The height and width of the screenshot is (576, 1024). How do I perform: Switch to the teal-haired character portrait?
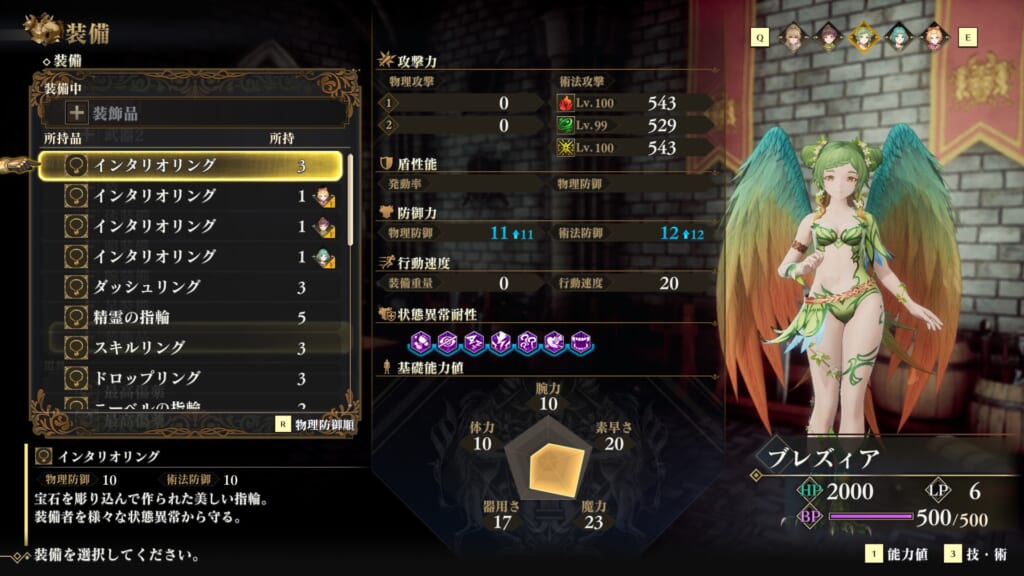(897, 37)
